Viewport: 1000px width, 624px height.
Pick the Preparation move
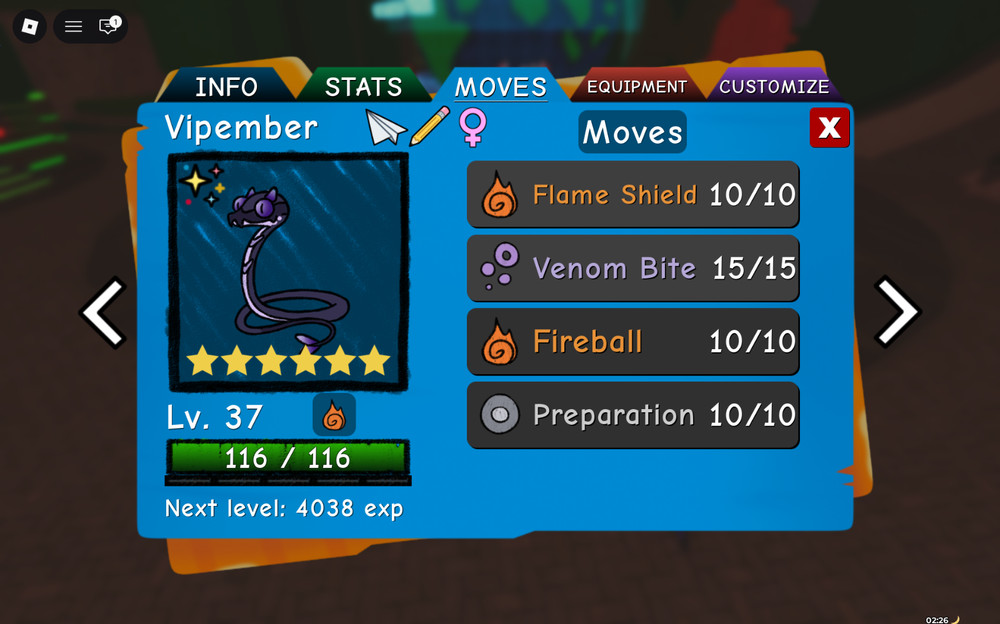point(633,415)
